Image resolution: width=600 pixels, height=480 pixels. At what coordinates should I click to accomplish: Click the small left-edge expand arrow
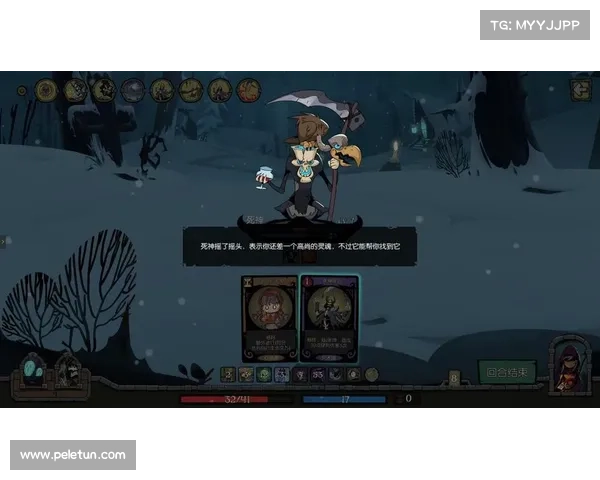coord(4,241)
